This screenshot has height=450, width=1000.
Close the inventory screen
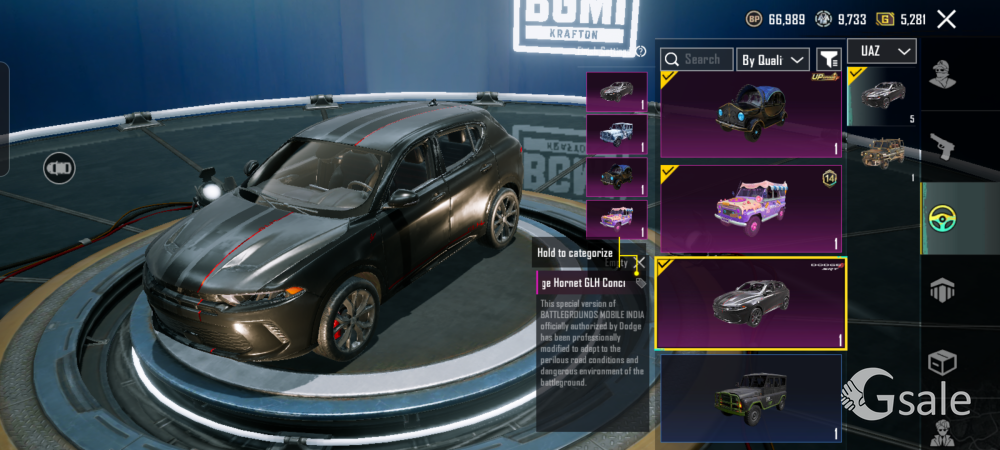pos(946,19)
